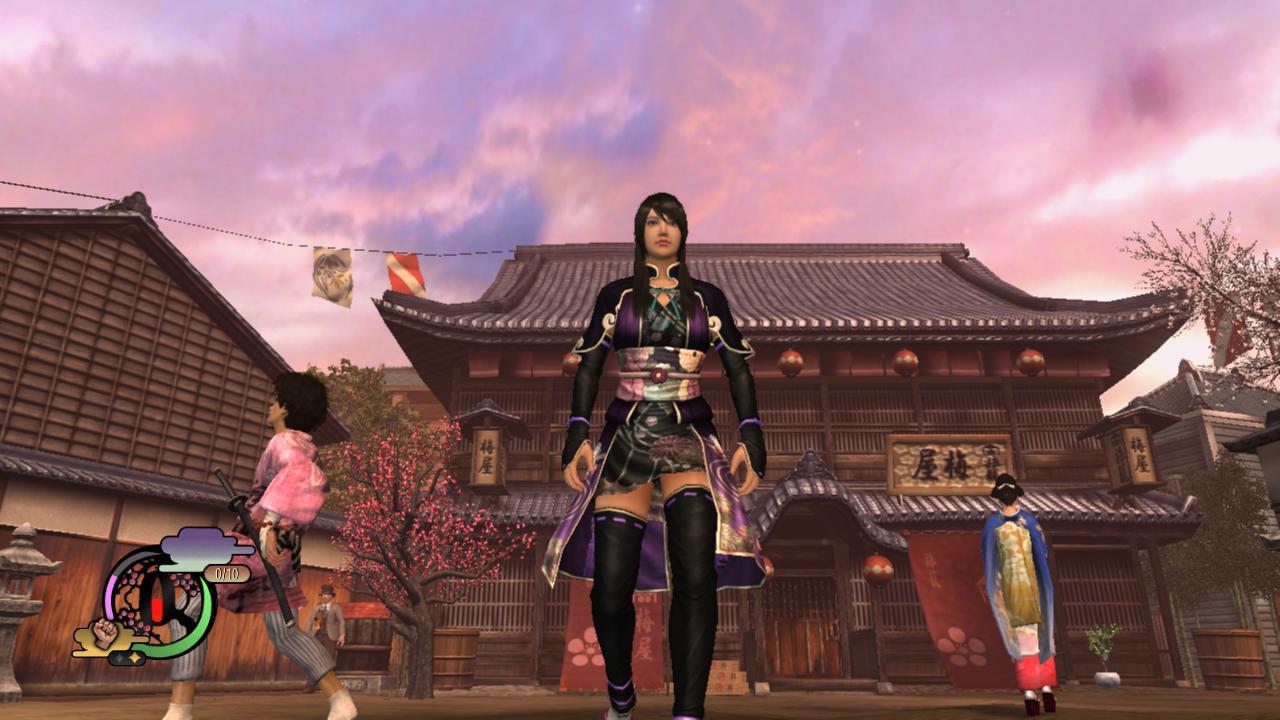1280x720 pixels.
Task: Select the fist icon showing unarmed stance
Action: [x=104, y=634]
